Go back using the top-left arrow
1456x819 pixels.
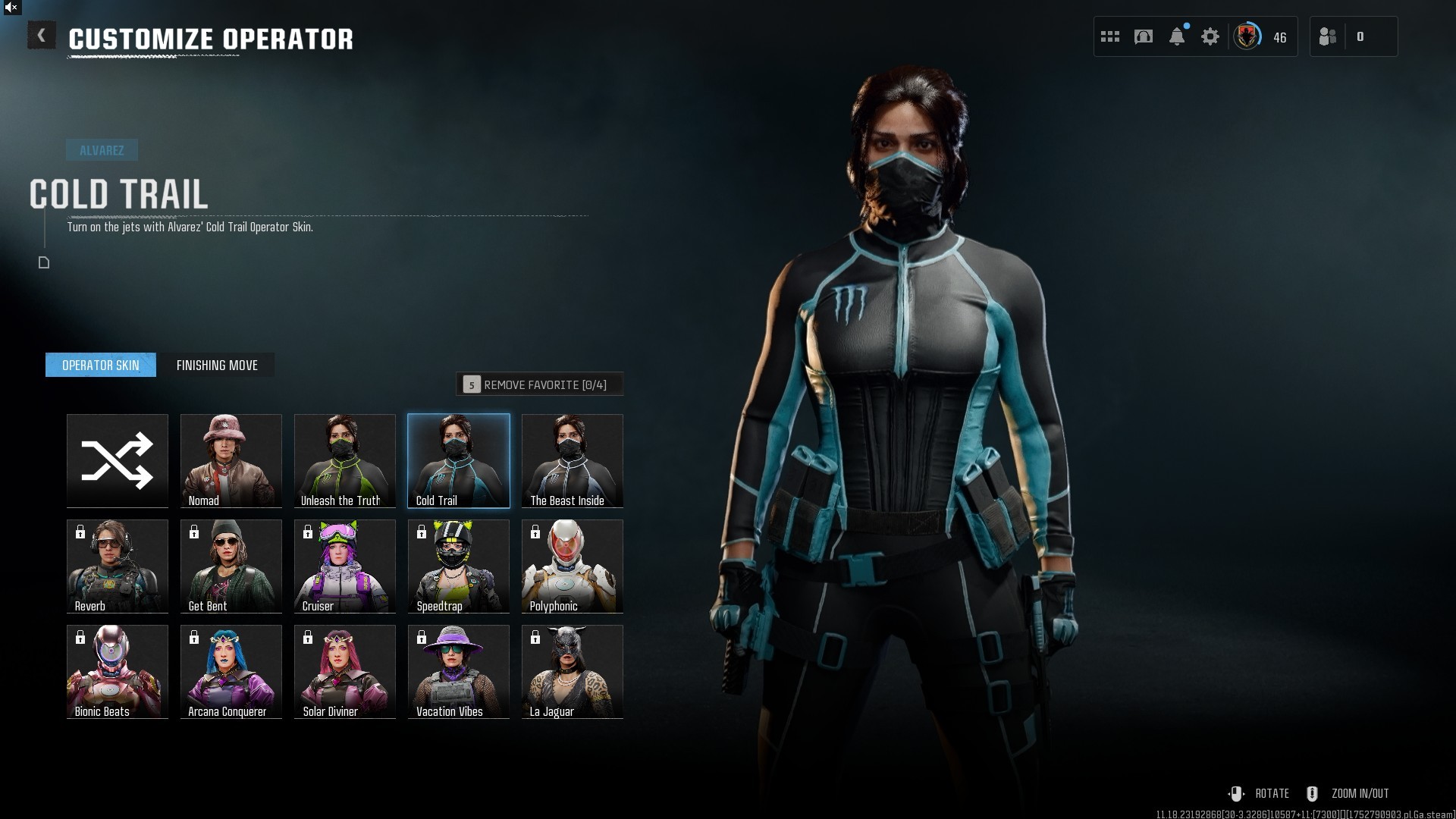click(x=42, y=36)
